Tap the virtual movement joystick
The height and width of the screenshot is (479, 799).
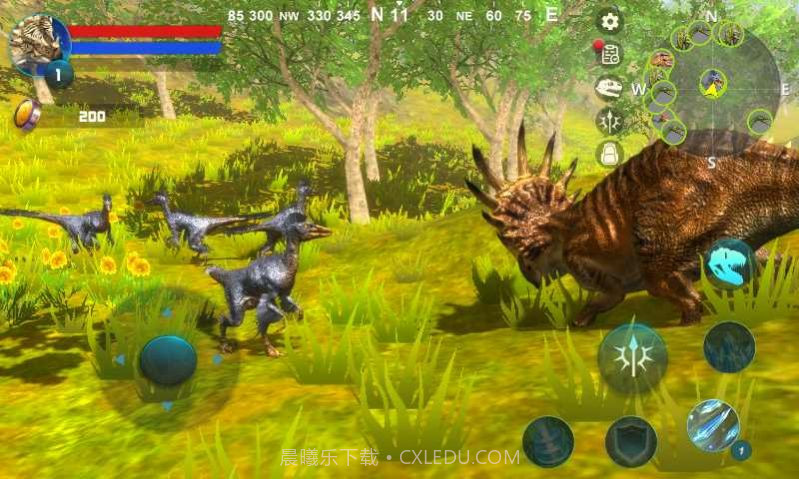pos(167,359)
